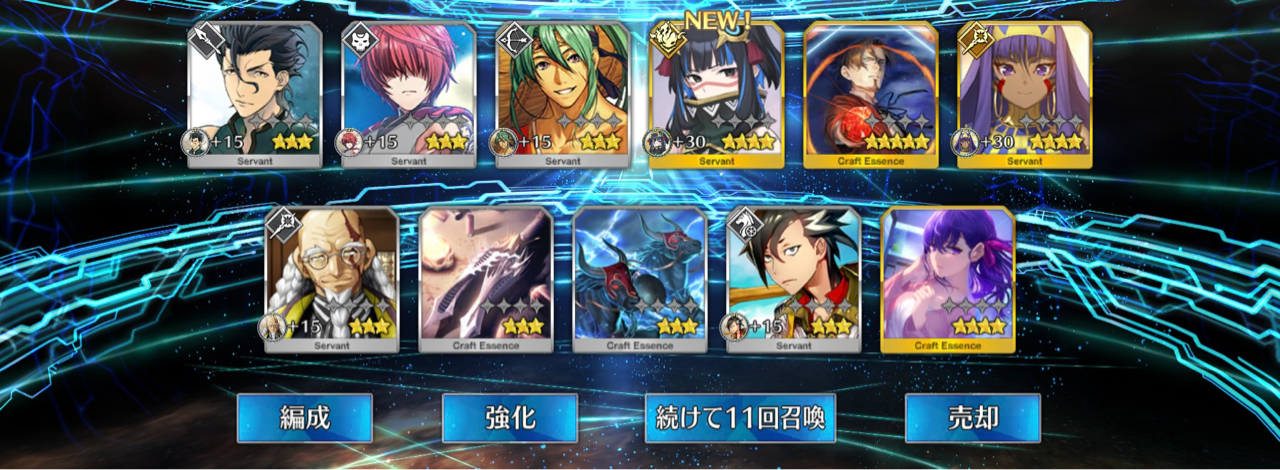Open the 編成 formation button
The height and width of the screenshot is (470, 1280).
(304, 418)
